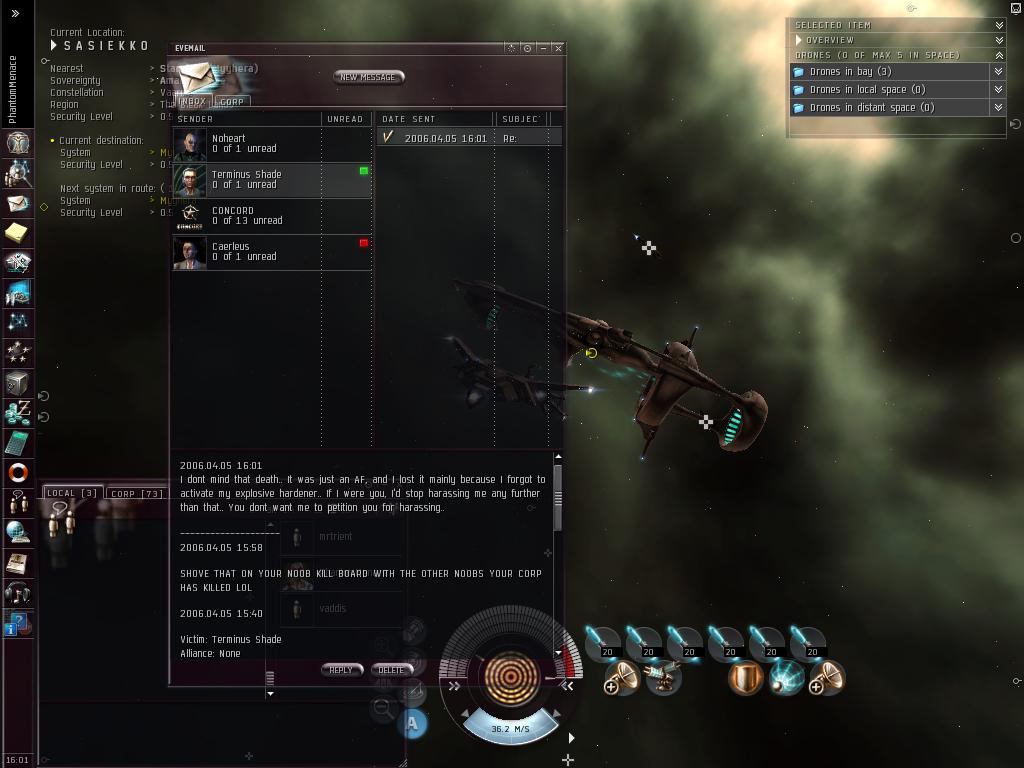Screen dimensions: 1024x768
Task: Switch to the Local chat tab
Action: (x=72, y=493)
